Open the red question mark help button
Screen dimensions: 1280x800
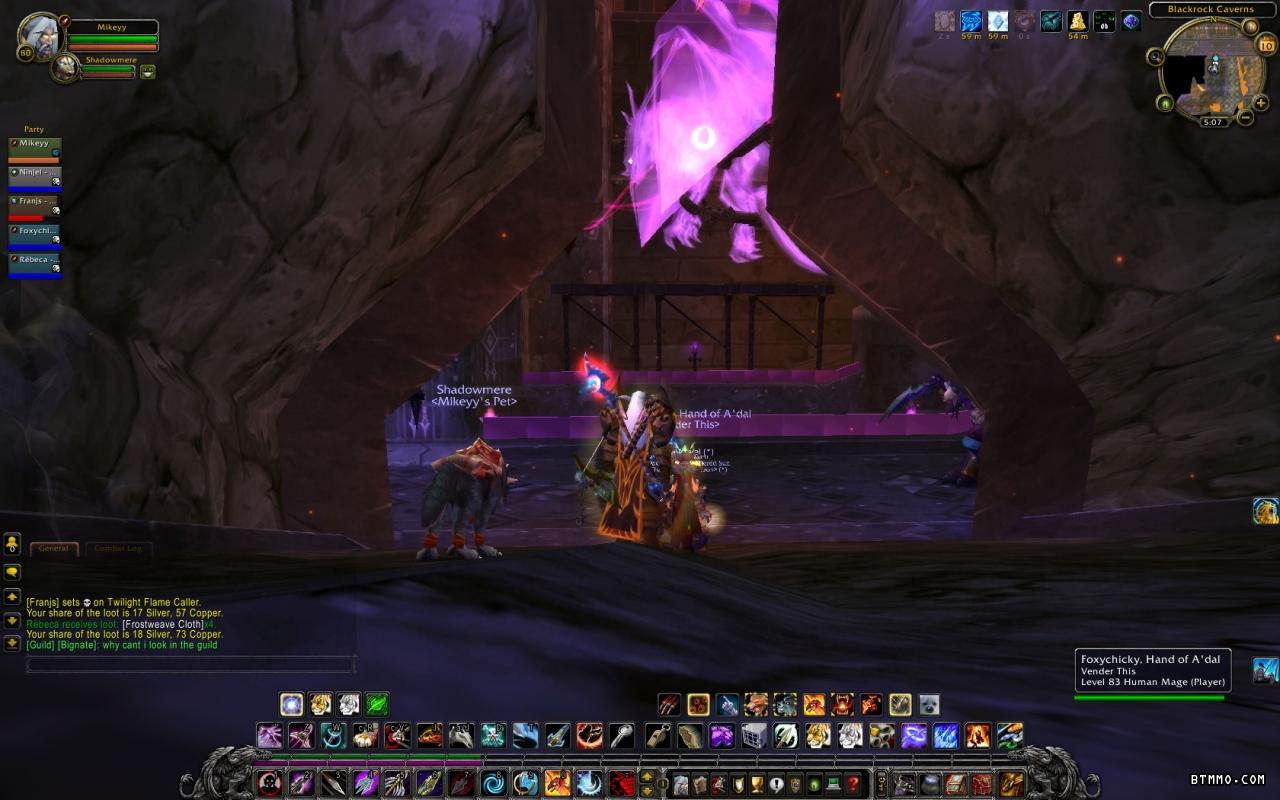click(x=853, y=784)
